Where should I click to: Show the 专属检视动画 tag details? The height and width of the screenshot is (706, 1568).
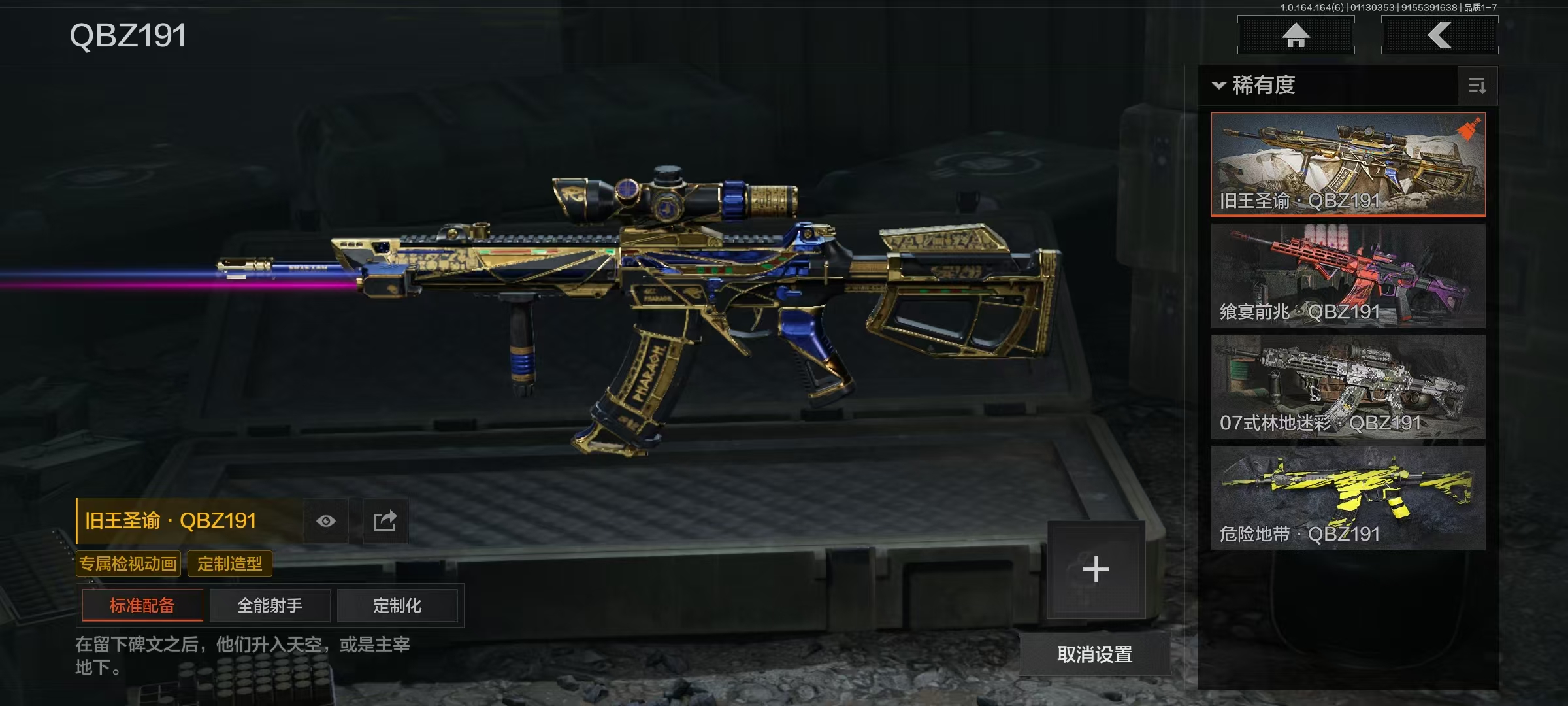coord(128,563)
